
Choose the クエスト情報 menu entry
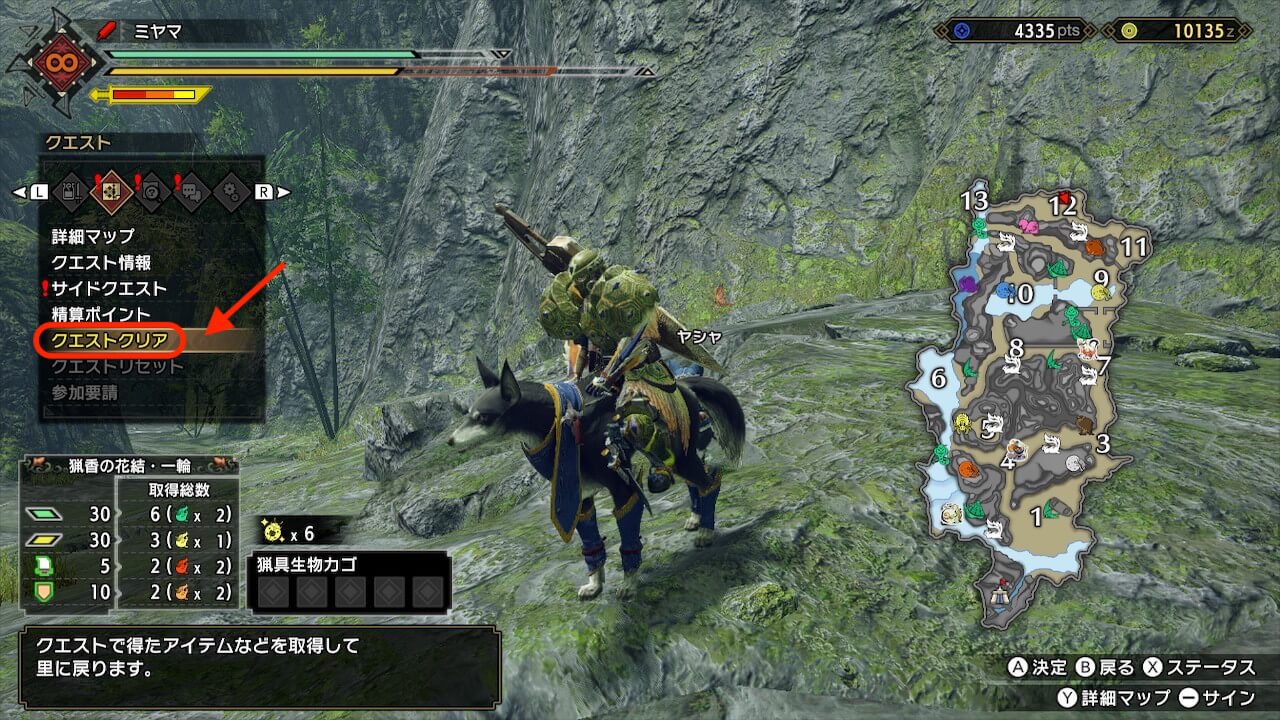tap(102, 263)
